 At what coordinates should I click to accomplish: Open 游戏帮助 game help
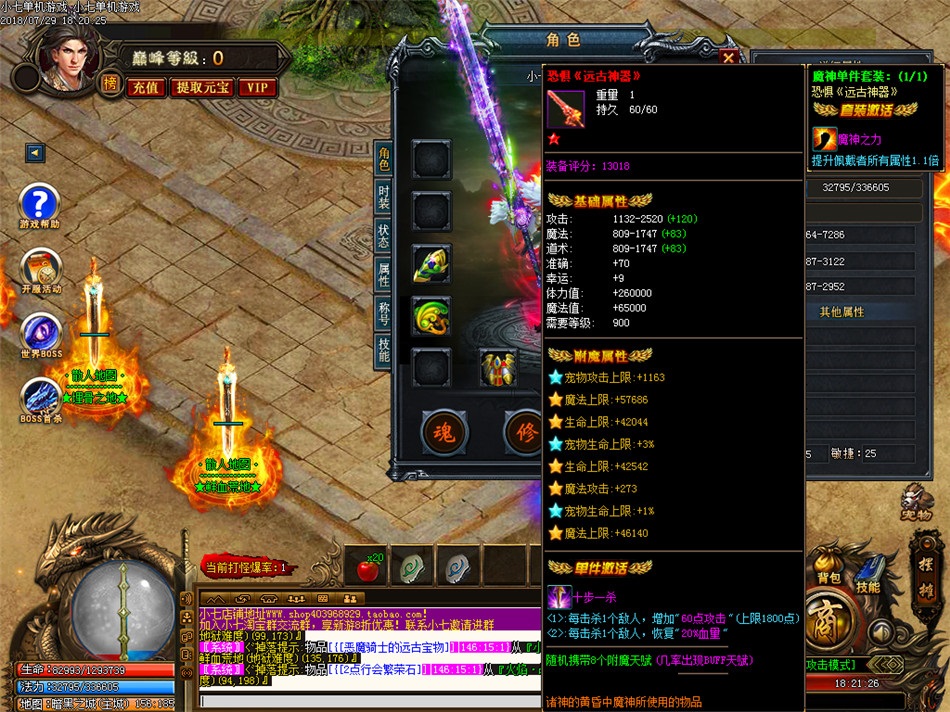(x=40, y=204)
